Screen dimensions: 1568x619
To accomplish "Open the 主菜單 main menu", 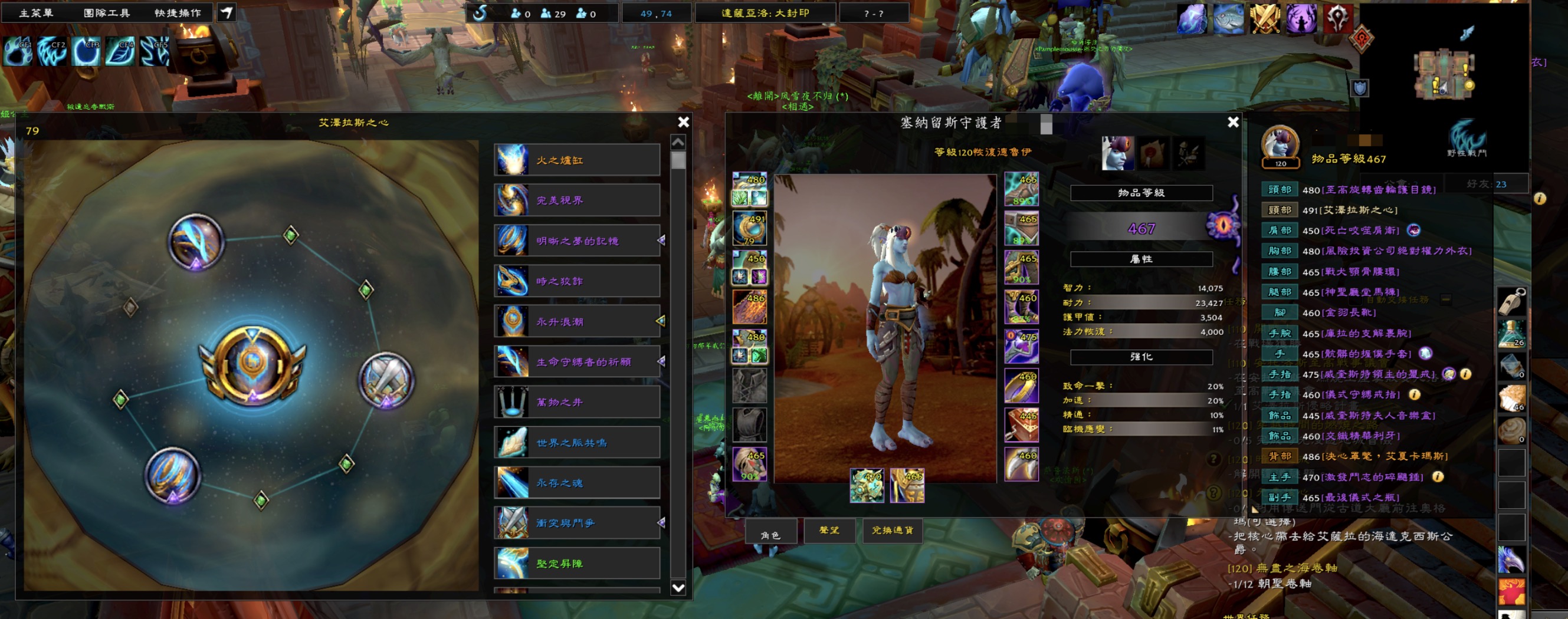I will click(36, 13).
